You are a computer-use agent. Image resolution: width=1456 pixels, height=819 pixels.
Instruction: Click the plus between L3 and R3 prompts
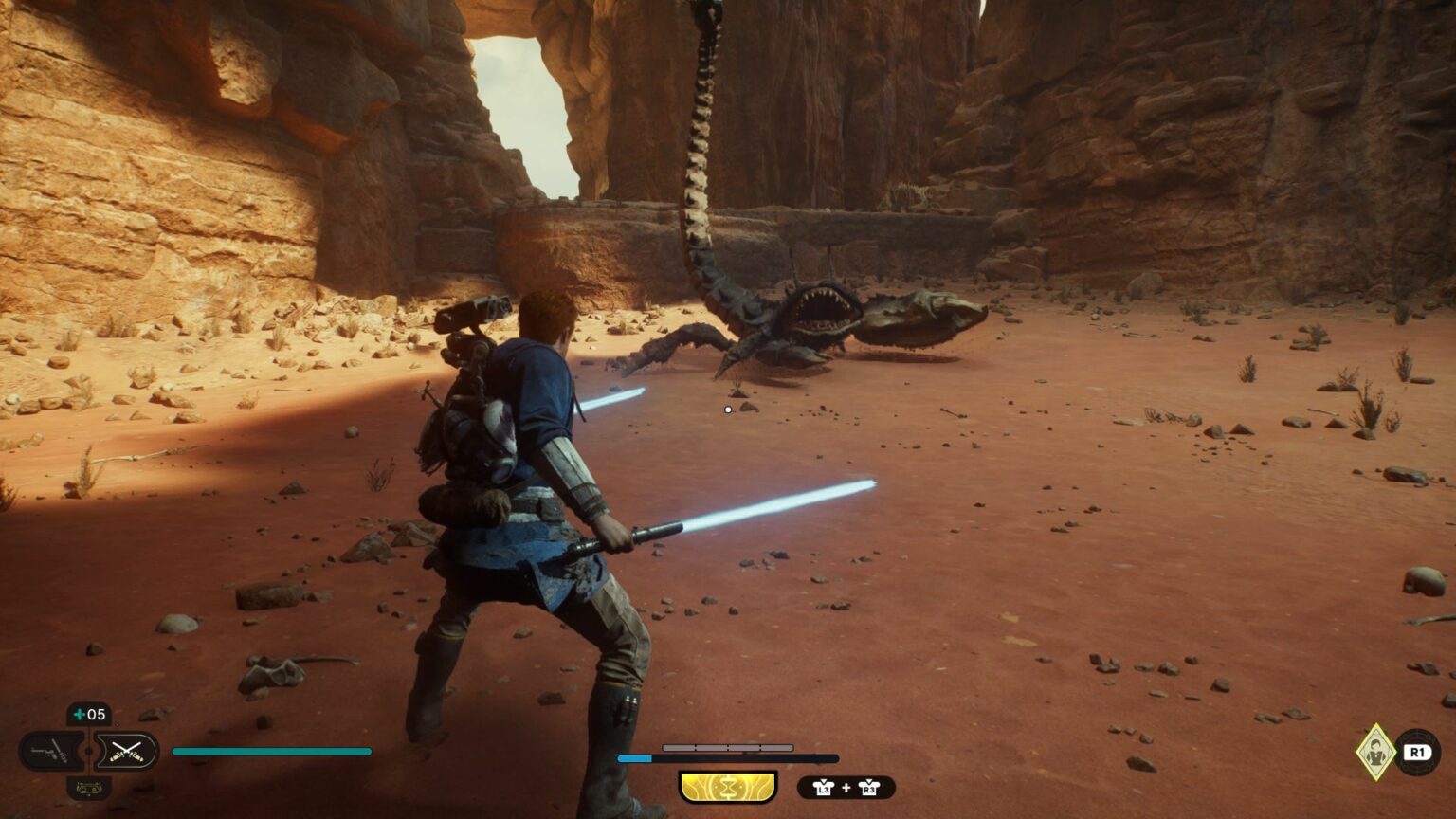click(x=846, y=787)
